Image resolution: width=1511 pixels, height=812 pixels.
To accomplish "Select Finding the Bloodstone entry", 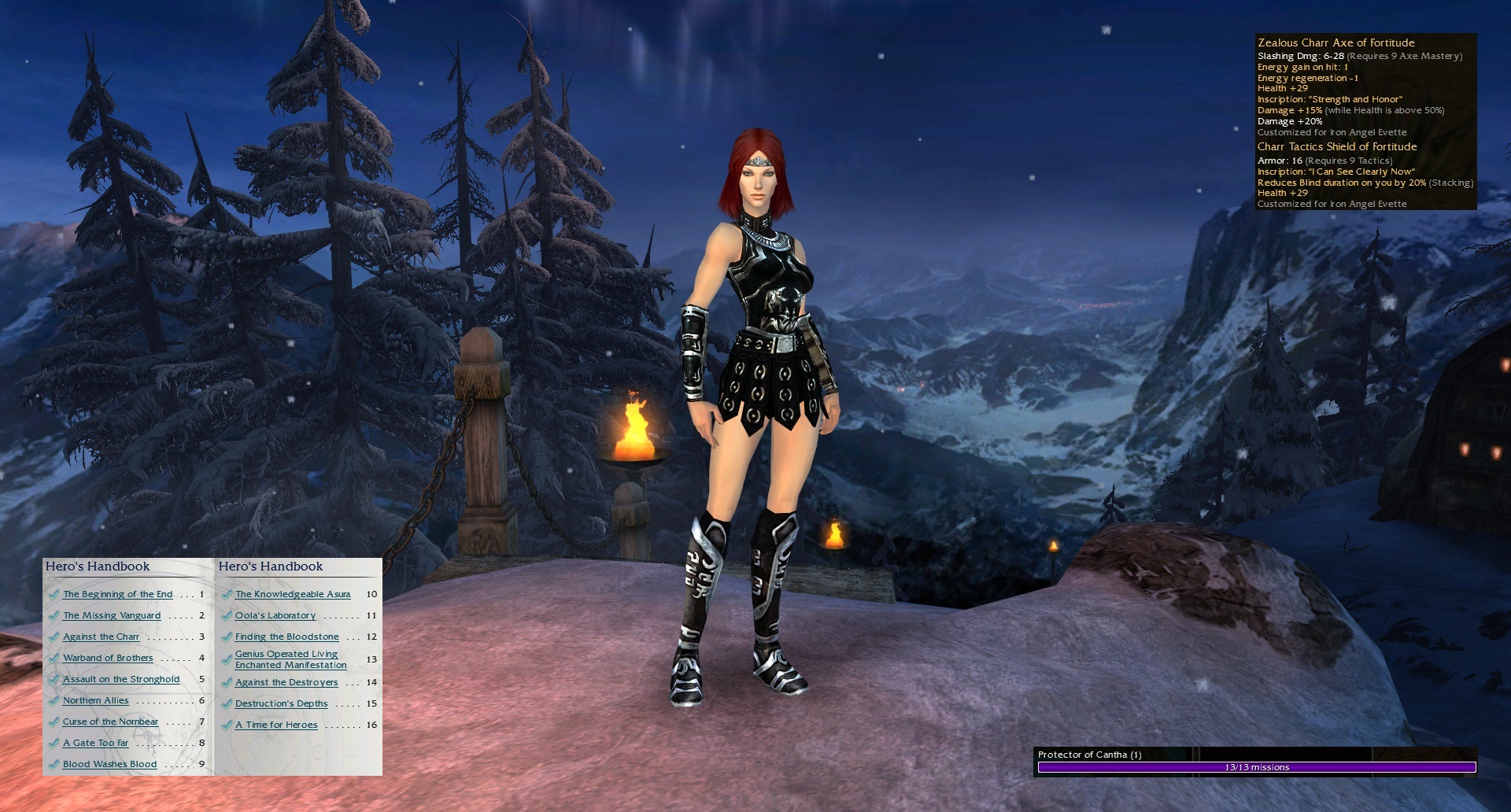I will 286,637.
